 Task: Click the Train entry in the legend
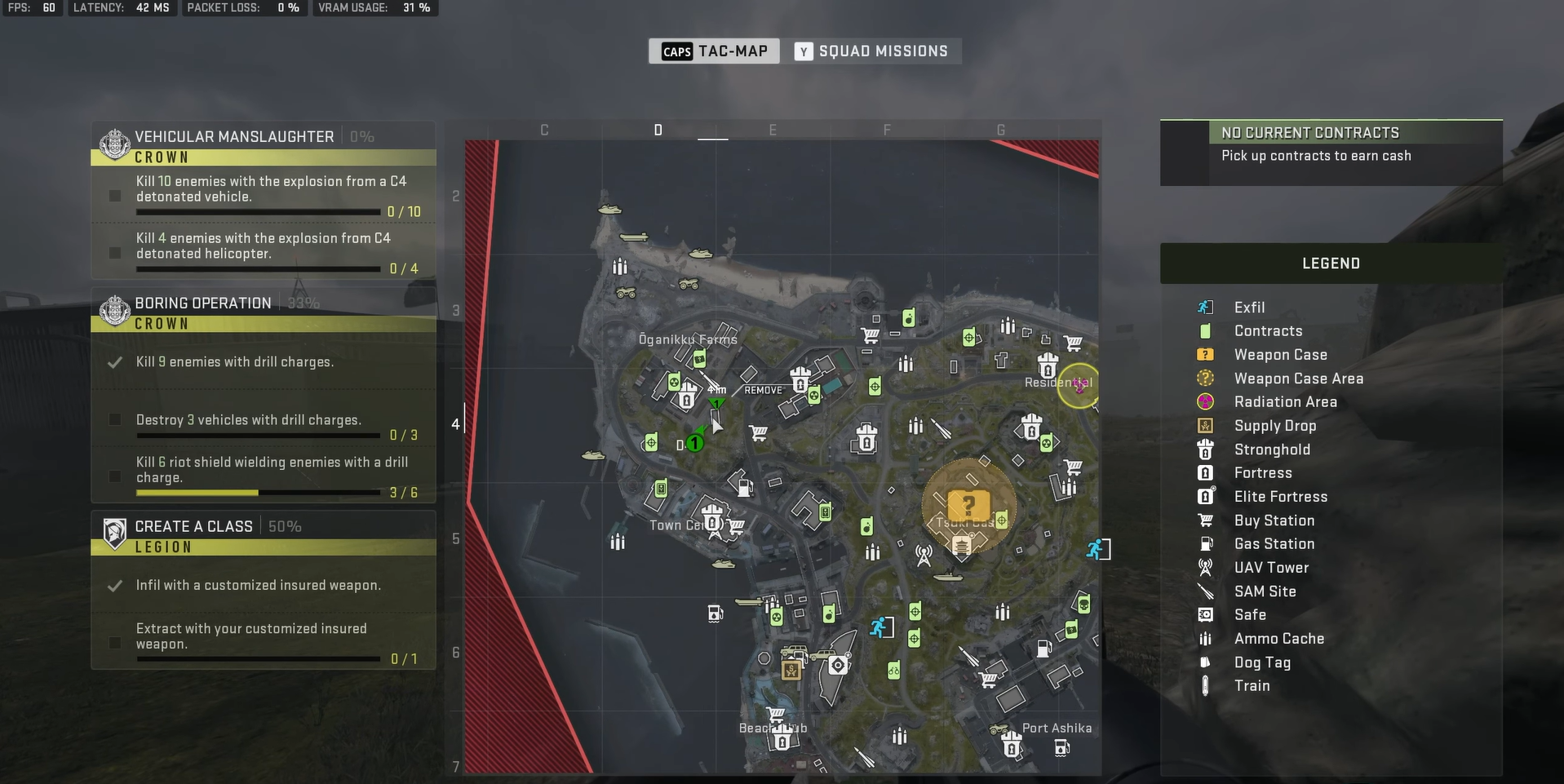pos(1252,686)
